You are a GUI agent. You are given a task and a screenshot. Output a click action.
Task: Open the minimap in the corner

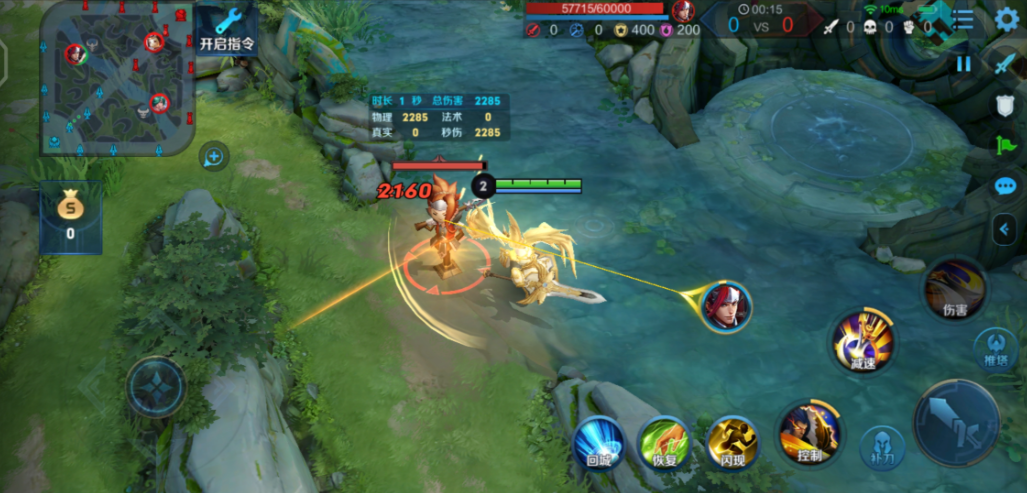coord(116,78)
